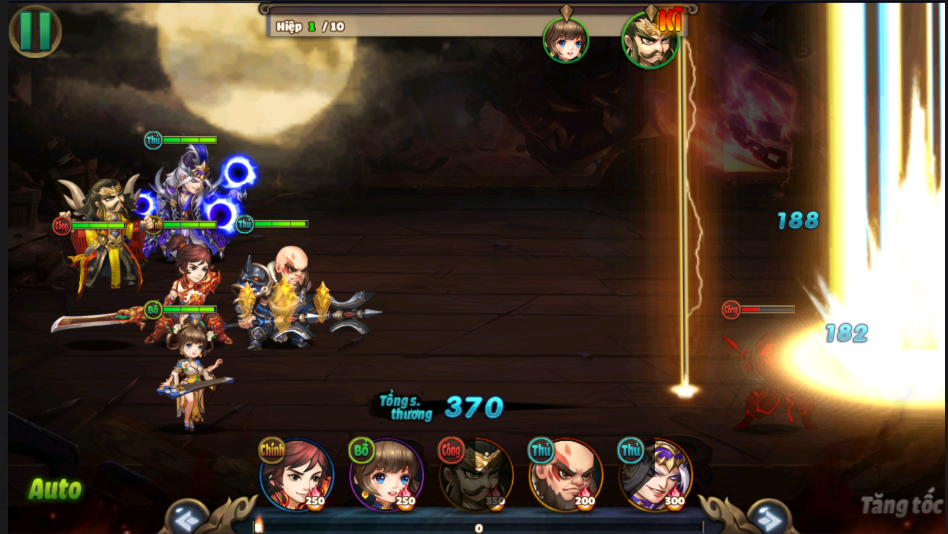Select the brown-haired girl turn-order portrait

pyautogui.click(x=565, y=40)
